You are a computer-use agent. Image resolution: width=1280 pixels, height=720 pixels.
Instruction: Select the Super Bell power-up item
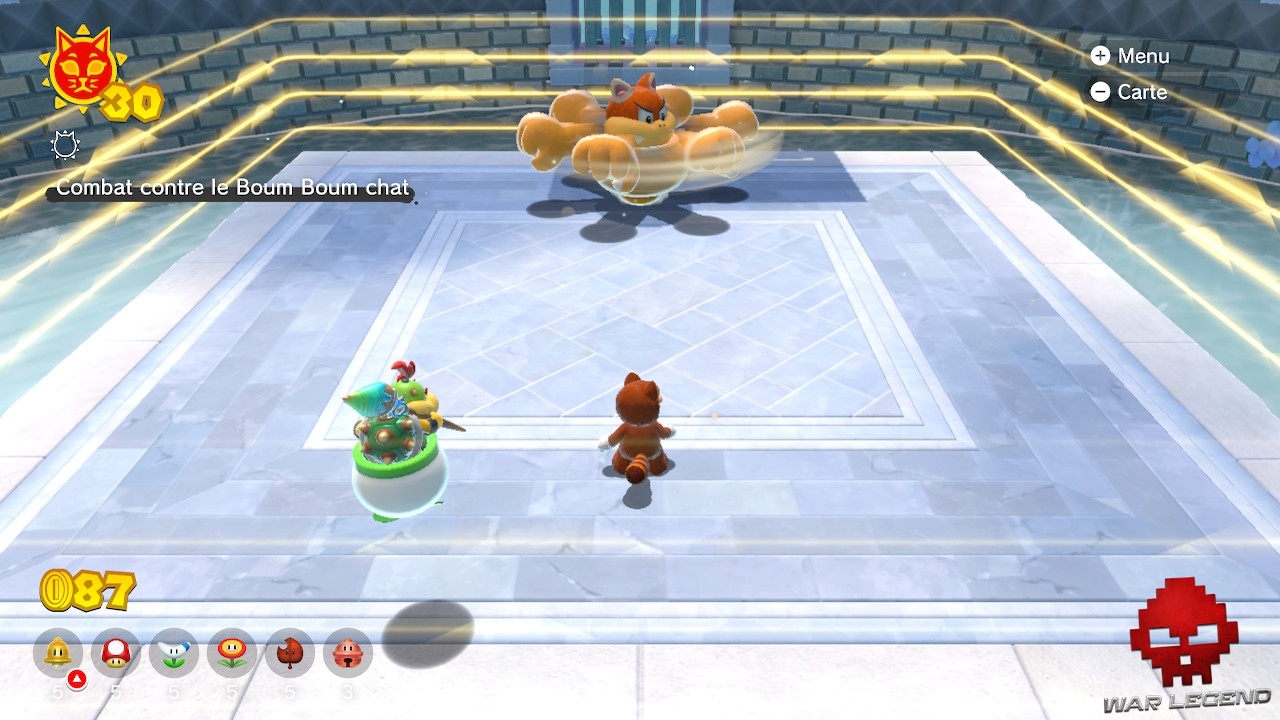[x=57, y=654]
